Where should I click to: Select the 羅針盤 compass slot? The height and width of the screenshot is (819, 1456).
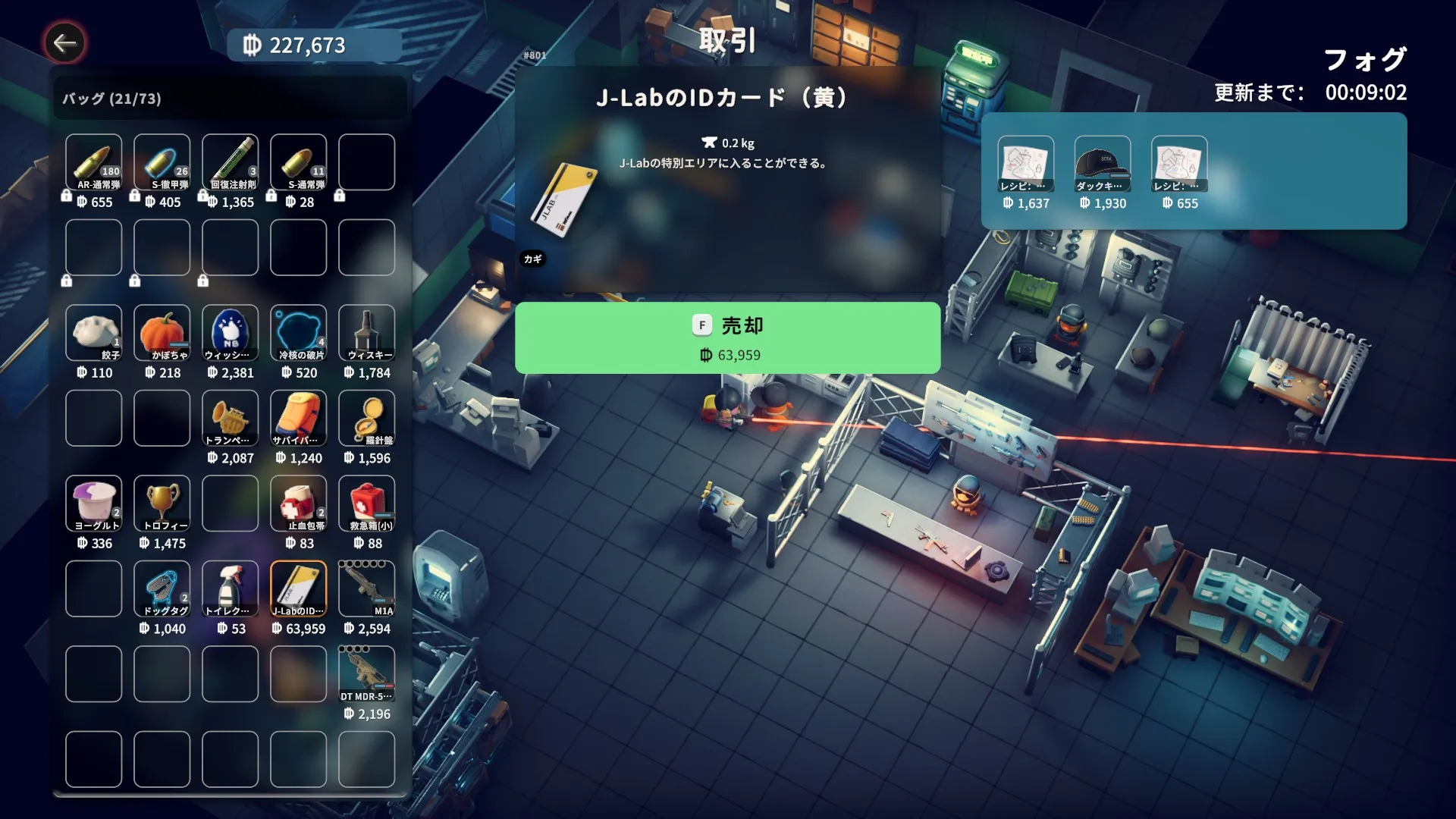pyautogui.click(x=367, y=418)
